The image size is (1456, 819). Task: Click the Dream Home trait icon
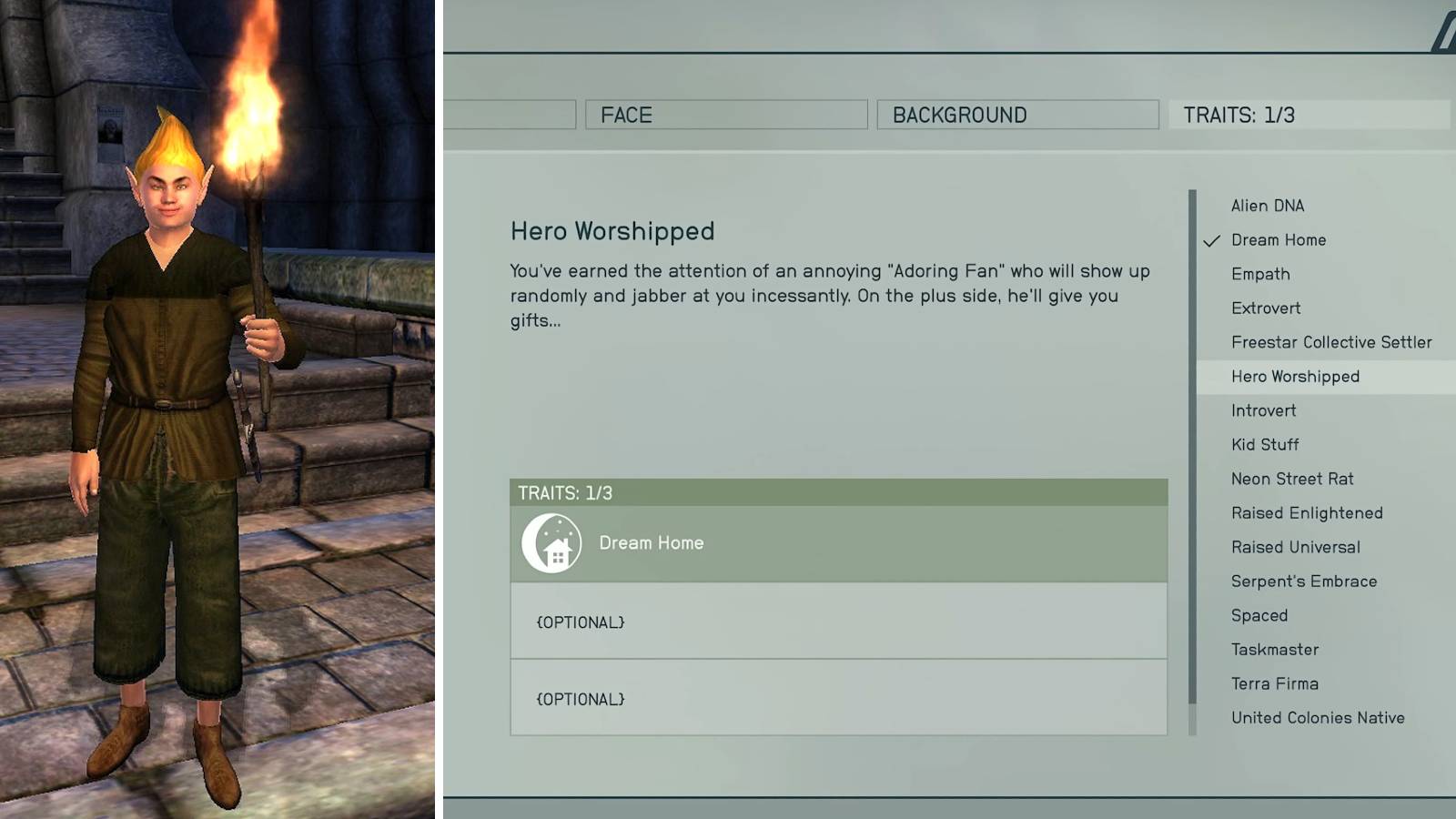pyautogui.click(x=553, y=541)
